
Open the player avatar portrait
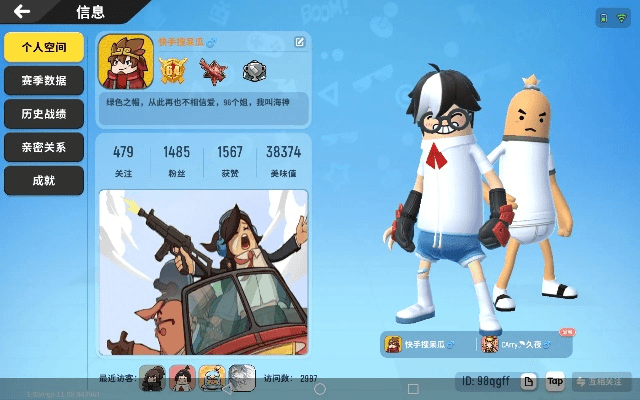(125, 63)
